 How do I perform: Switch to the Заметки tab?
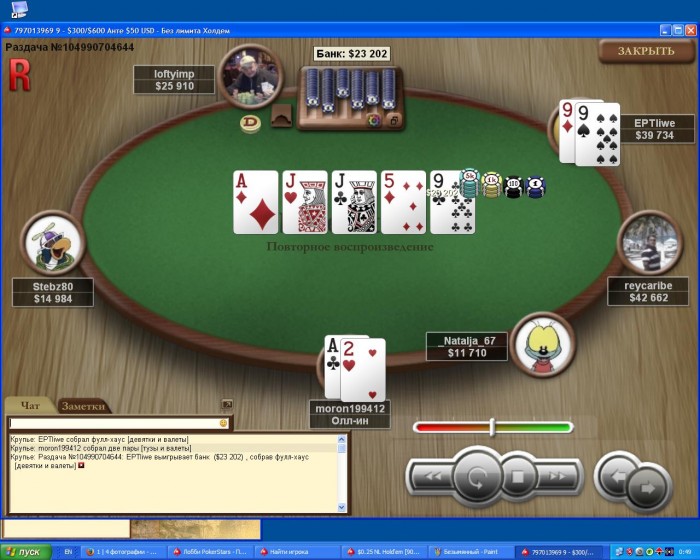point(83,406)
